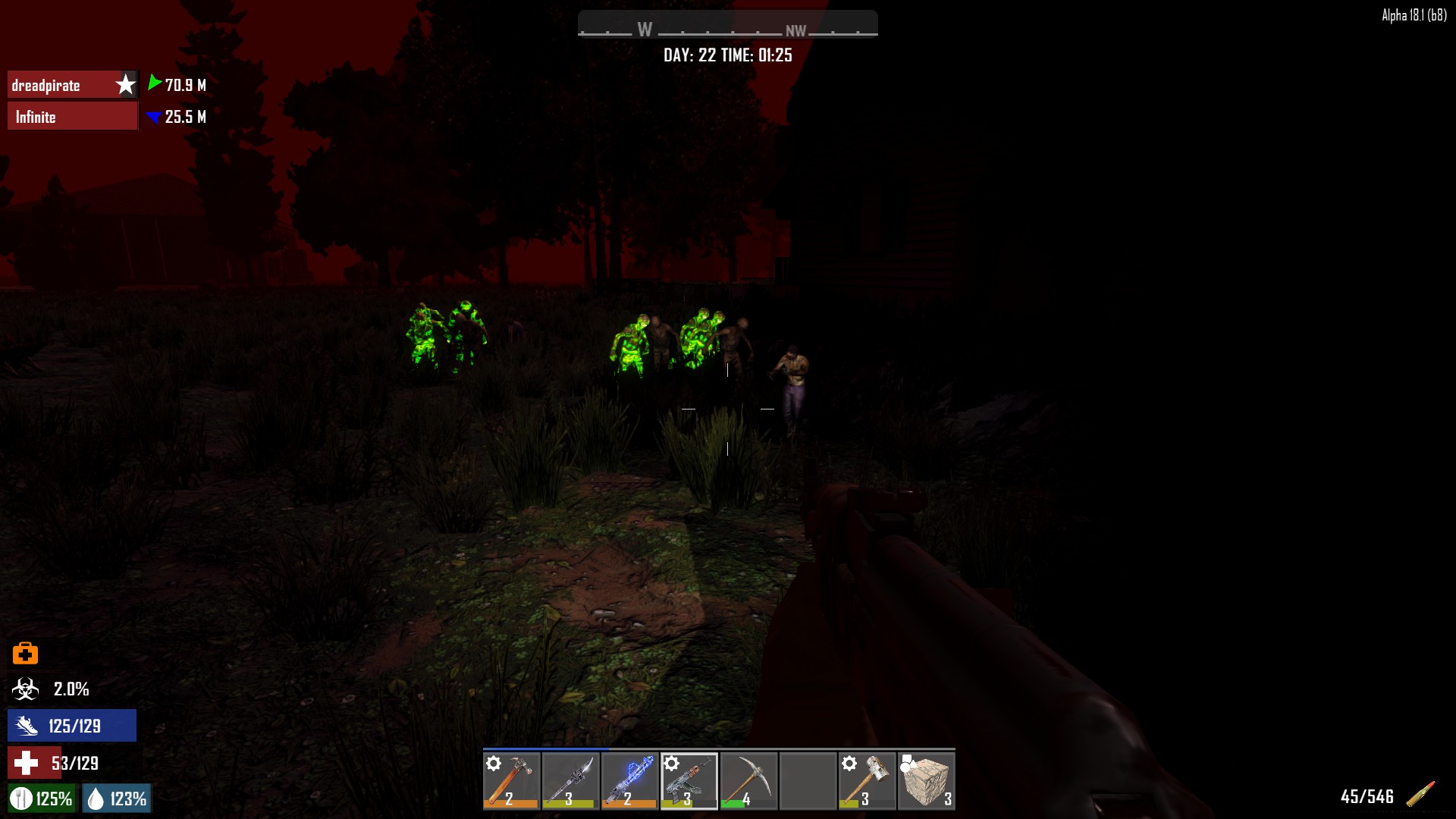Click the dreadpirate party member entry
Screen dimensions: 1456x819
pyautogui.click(x=73, y=85)
